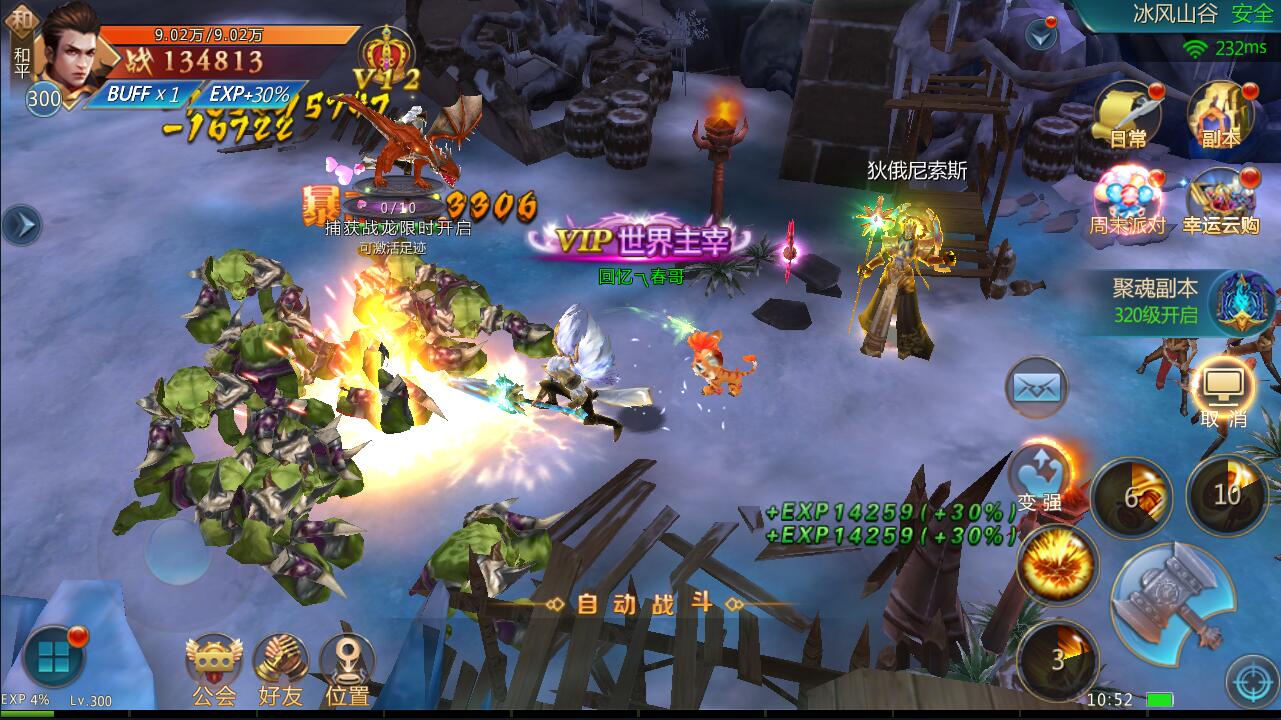
Task: Collapse the top-right dropdown arrow button
Action: (1041, 36)
